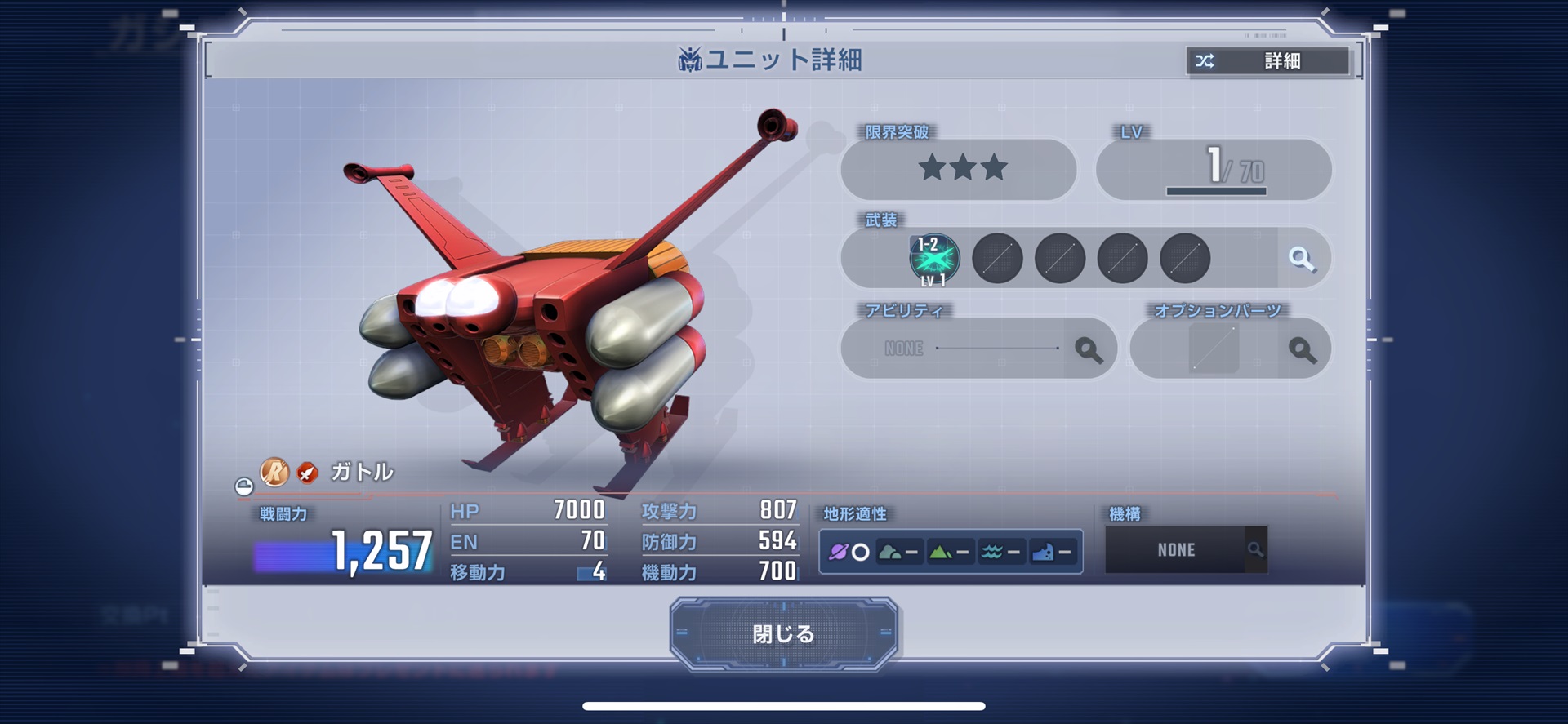Screen dimensions: 1568x724
Task: Click the empty option parts slot
Action: 1214,349
